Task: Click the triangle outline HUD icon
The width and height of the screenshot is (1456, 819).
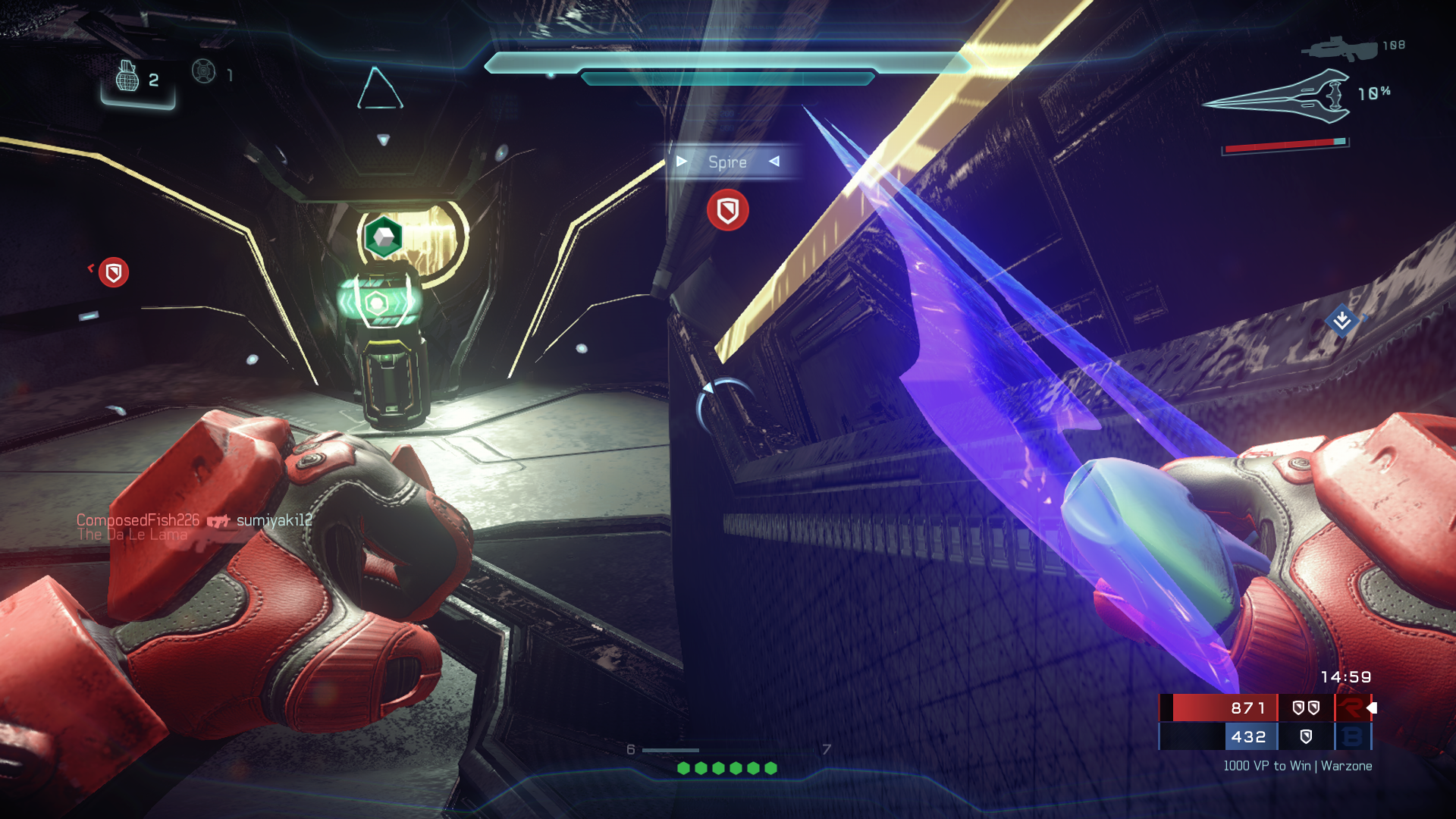Action: click(x=380, y=89)
